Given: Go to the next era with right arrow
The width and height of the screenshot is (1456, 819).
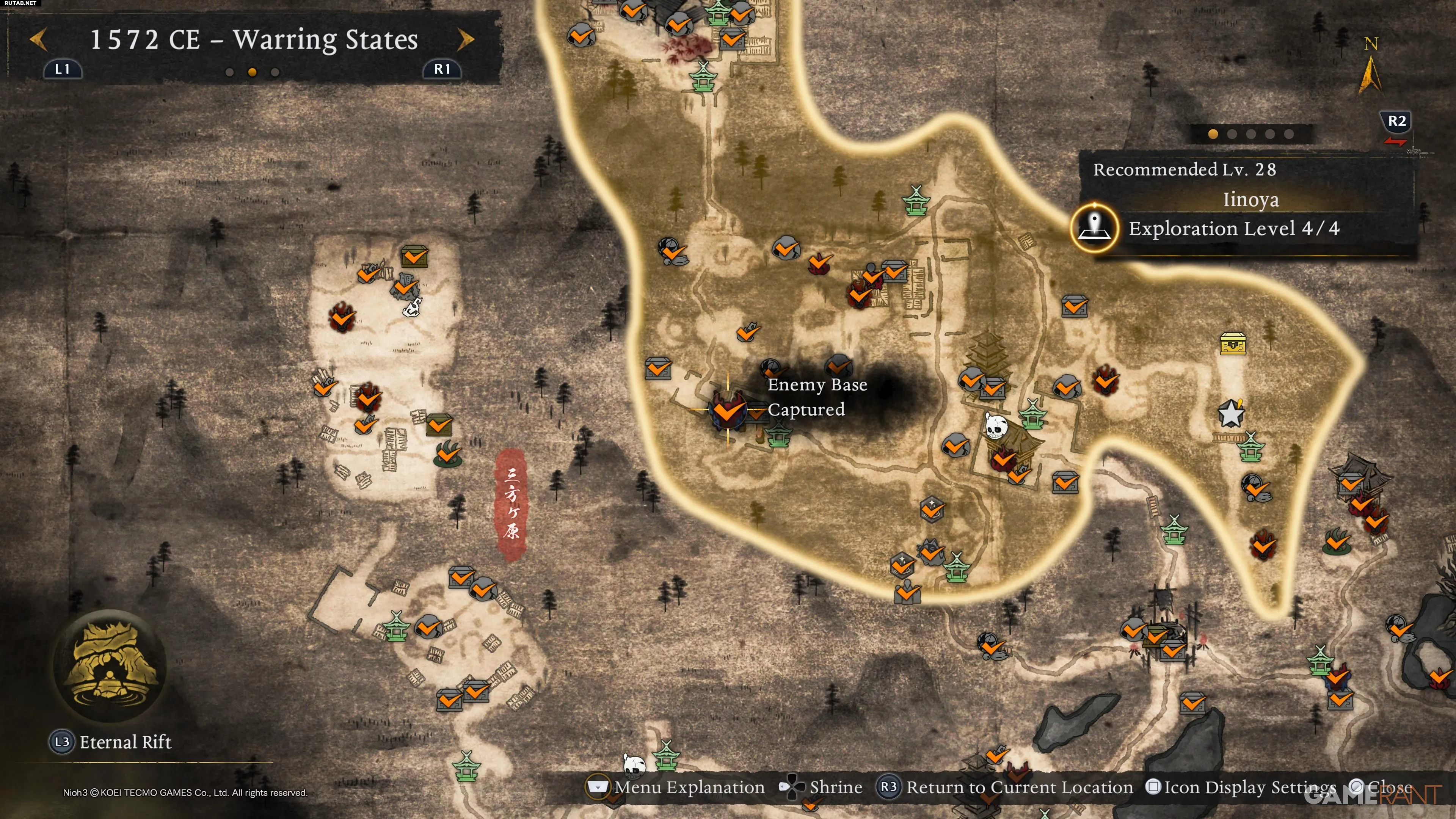Looking at the screenshot, I should [x=465, y=39].
